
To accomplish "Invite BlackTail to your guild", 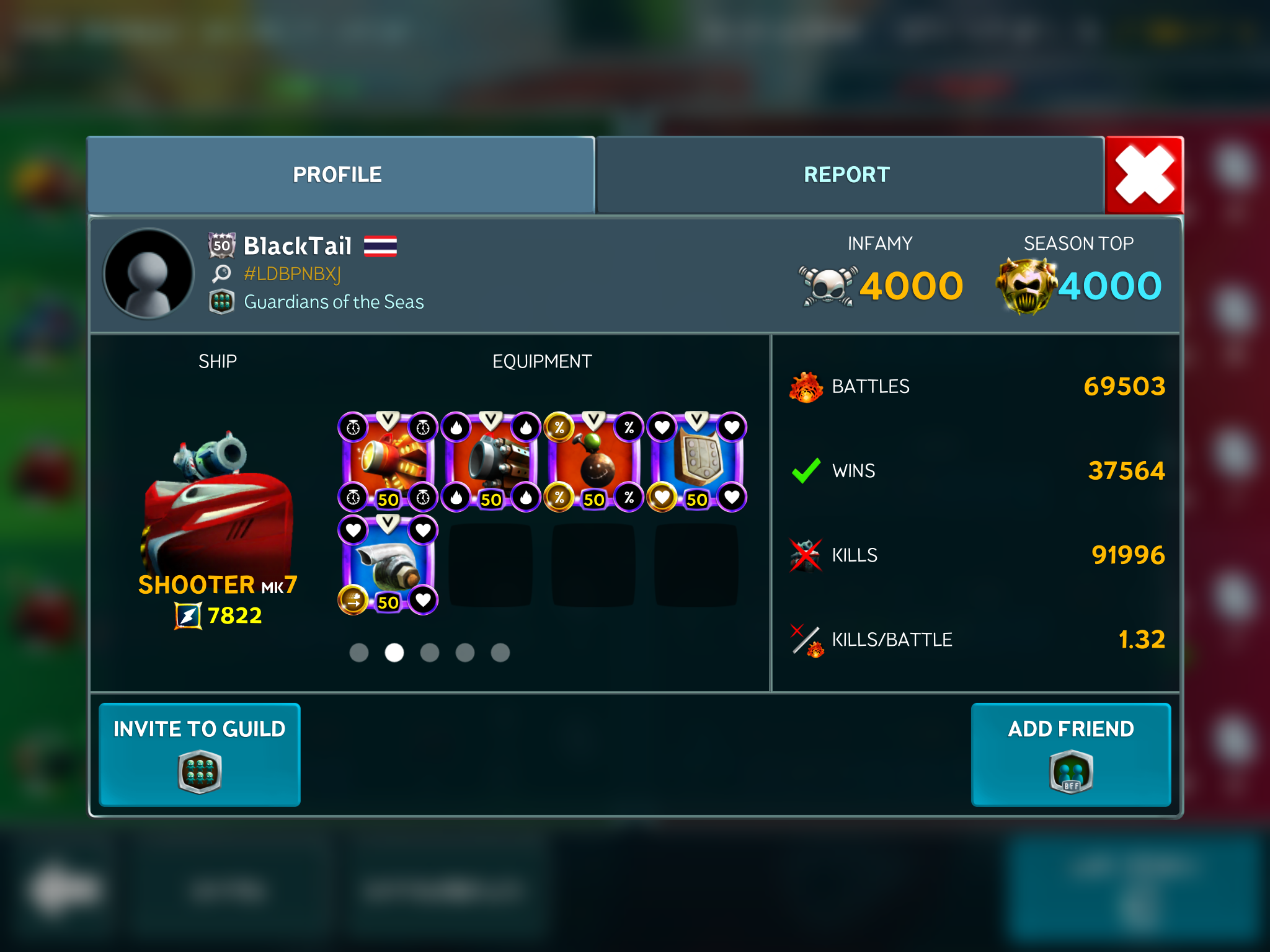I will [x=200, y=754].
